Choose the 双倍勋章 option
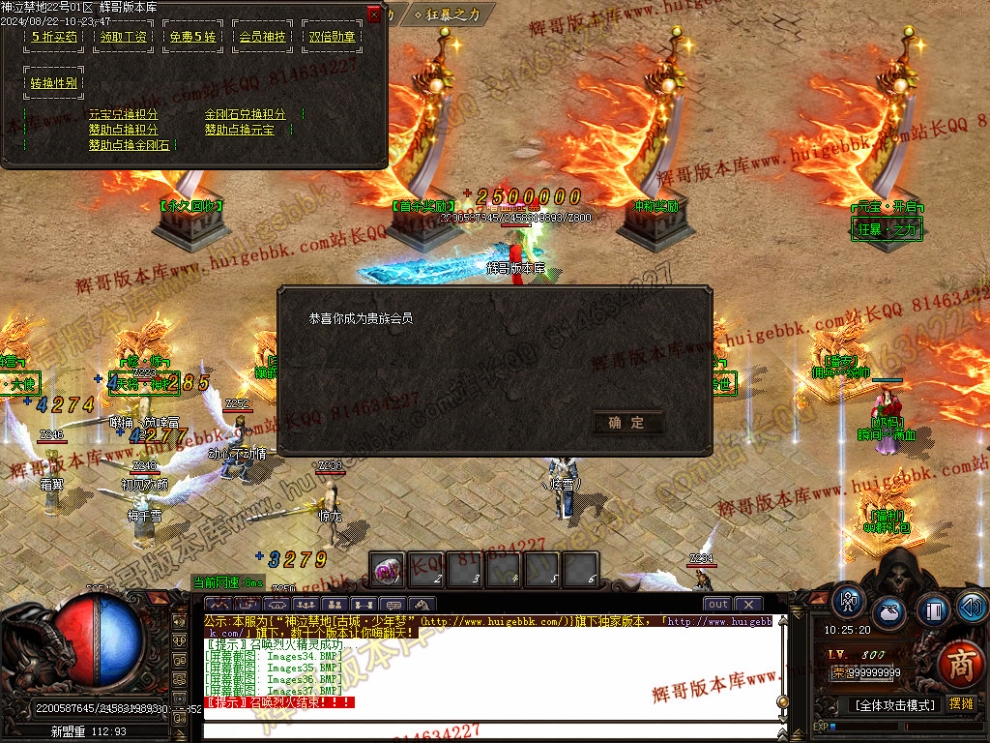990x743 pixels. click(331, 37)
